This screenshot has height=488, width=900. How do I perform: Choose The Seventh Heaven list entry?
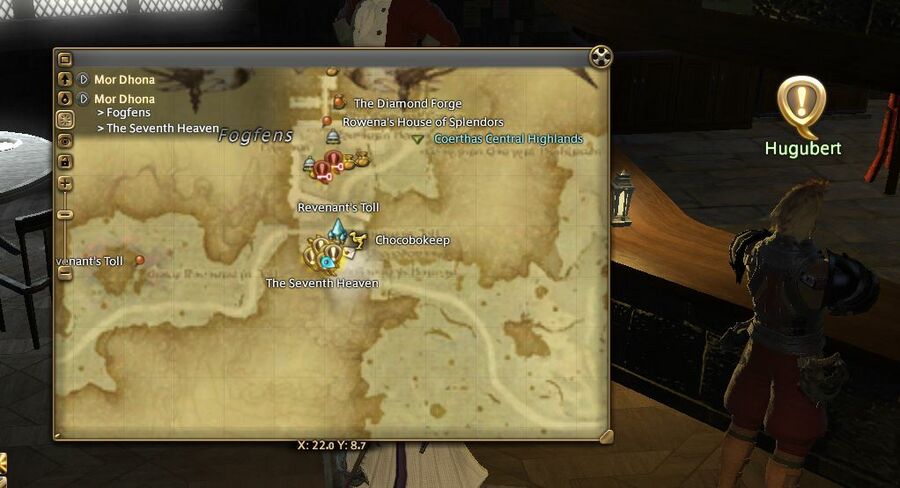[x=155, y=128]
